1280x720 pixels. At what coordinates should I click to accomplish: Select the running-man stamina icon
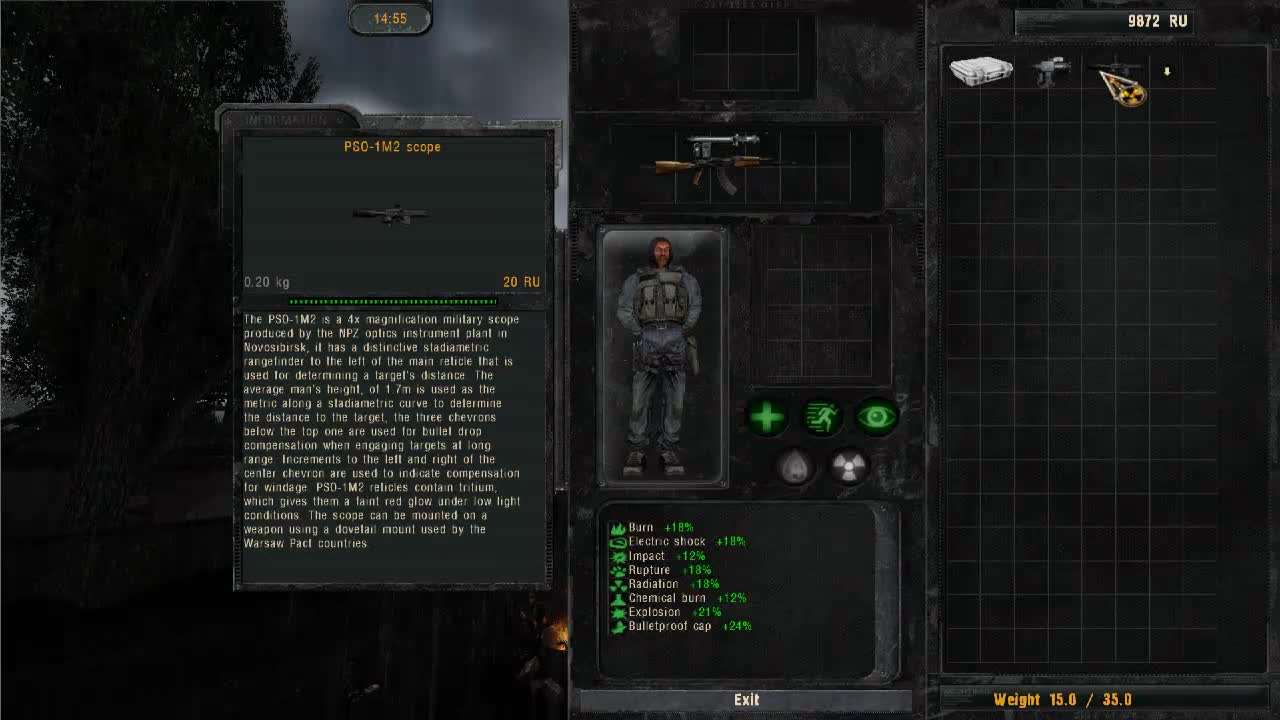[821, 418]
